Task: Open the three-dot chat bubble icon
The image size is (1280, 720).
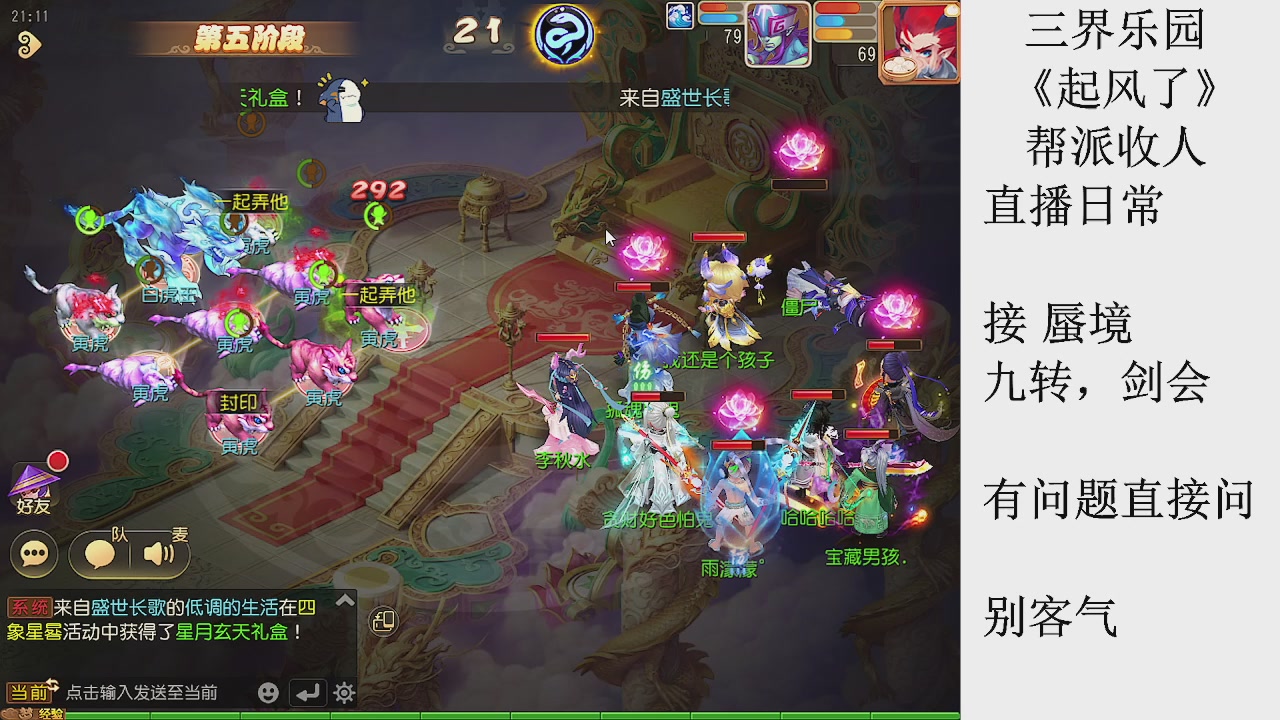Action: pos(33,553)
